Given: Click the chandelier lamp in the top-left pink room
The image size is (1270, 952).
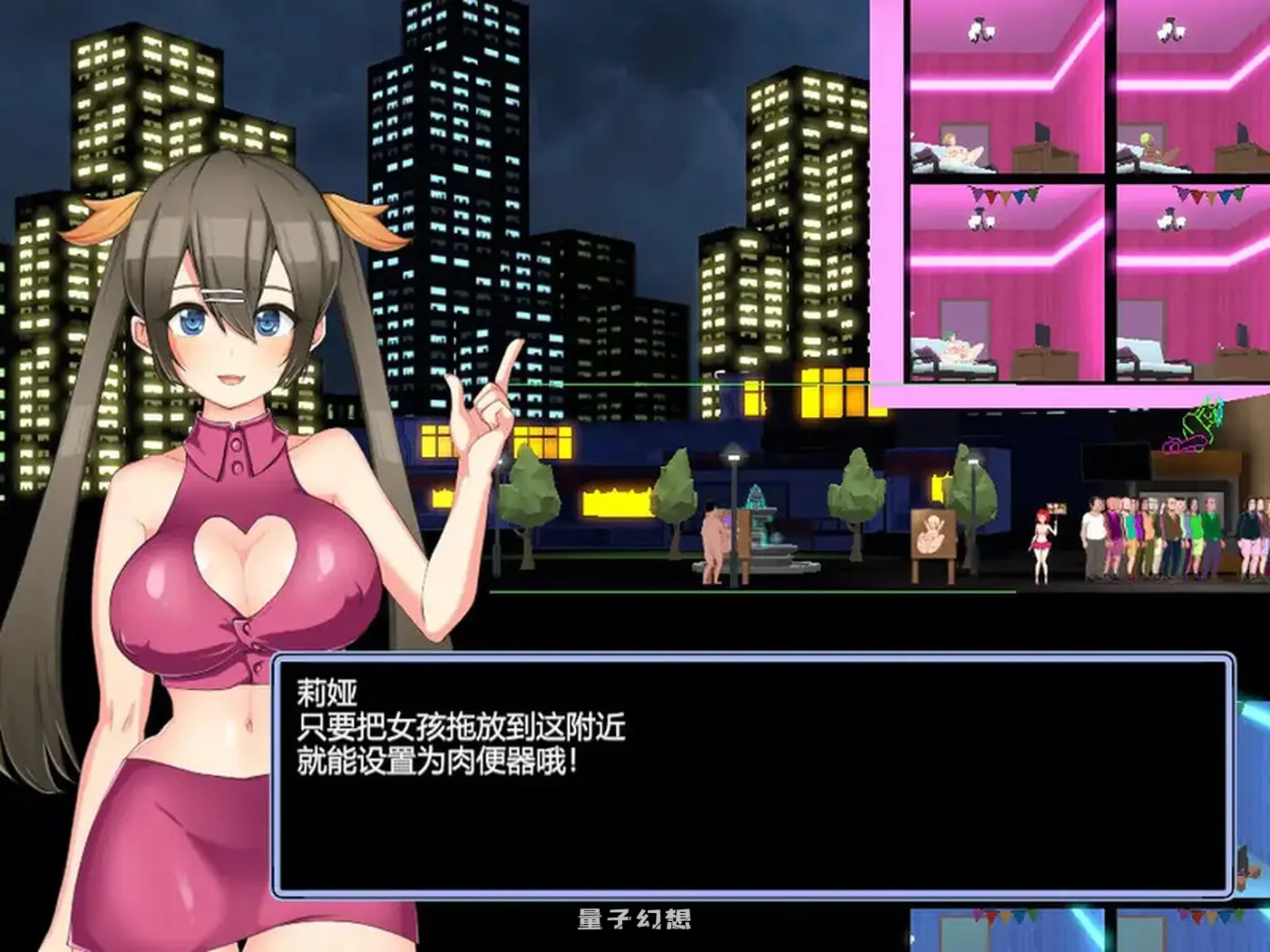Looking at the screenshot, I should click(x=982, y=30).
